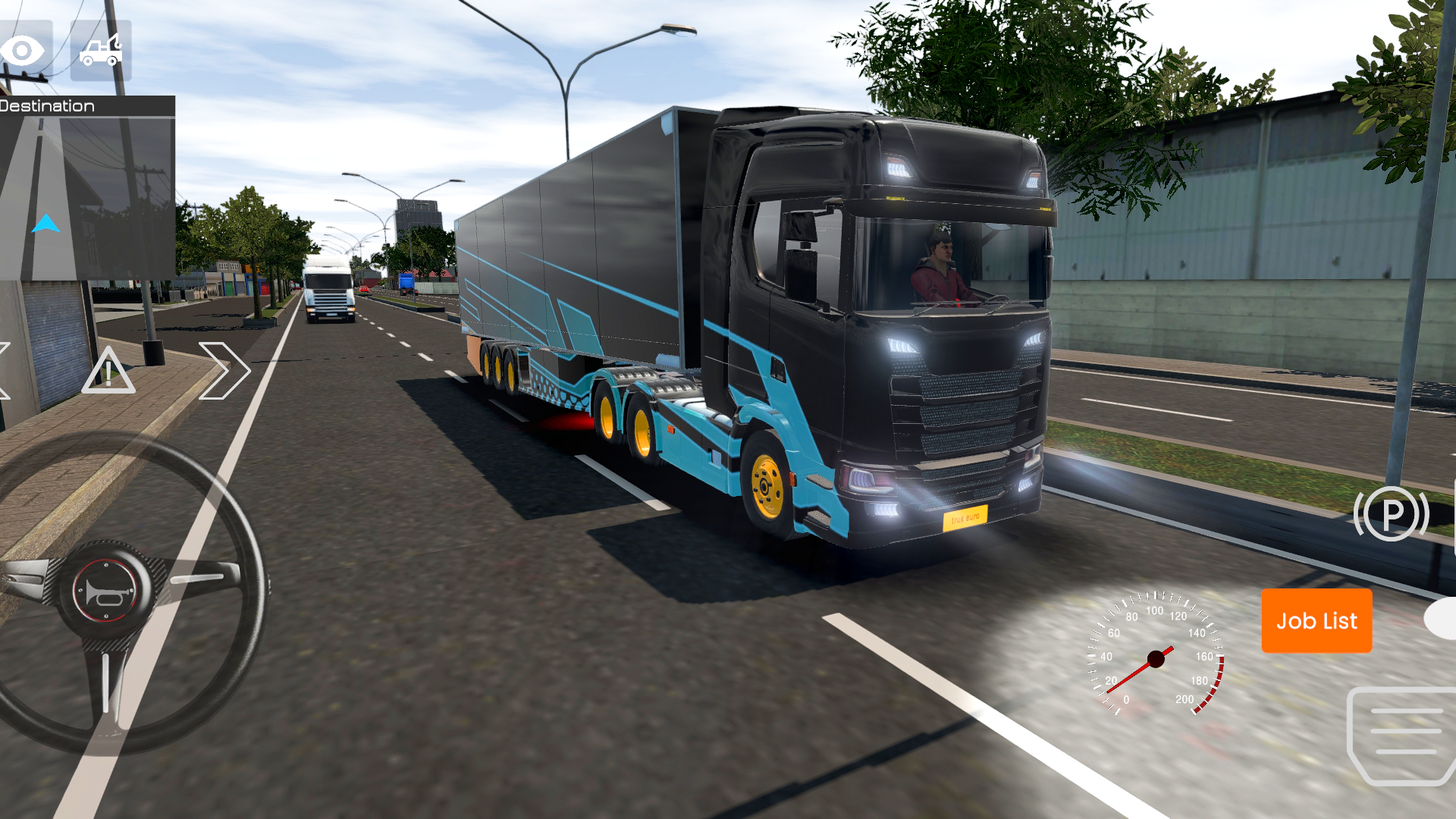
Task: Tap the truk euro license plate
Action: pyautogui.click(x=965, y=518)
